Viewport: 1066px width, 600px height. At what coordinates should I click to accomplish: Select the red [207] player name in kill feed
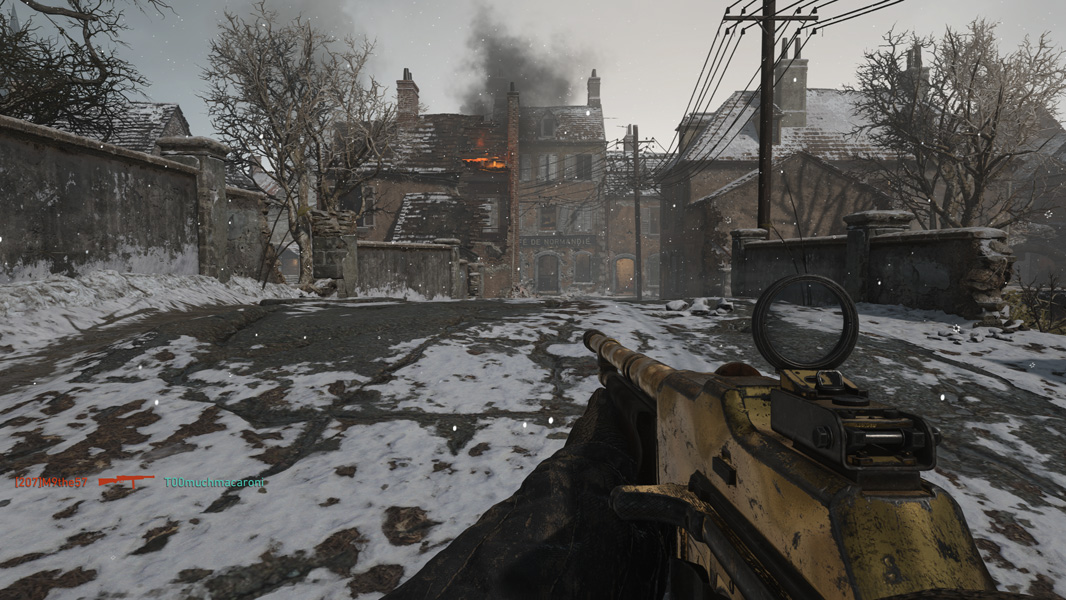(x=51, y=482)
